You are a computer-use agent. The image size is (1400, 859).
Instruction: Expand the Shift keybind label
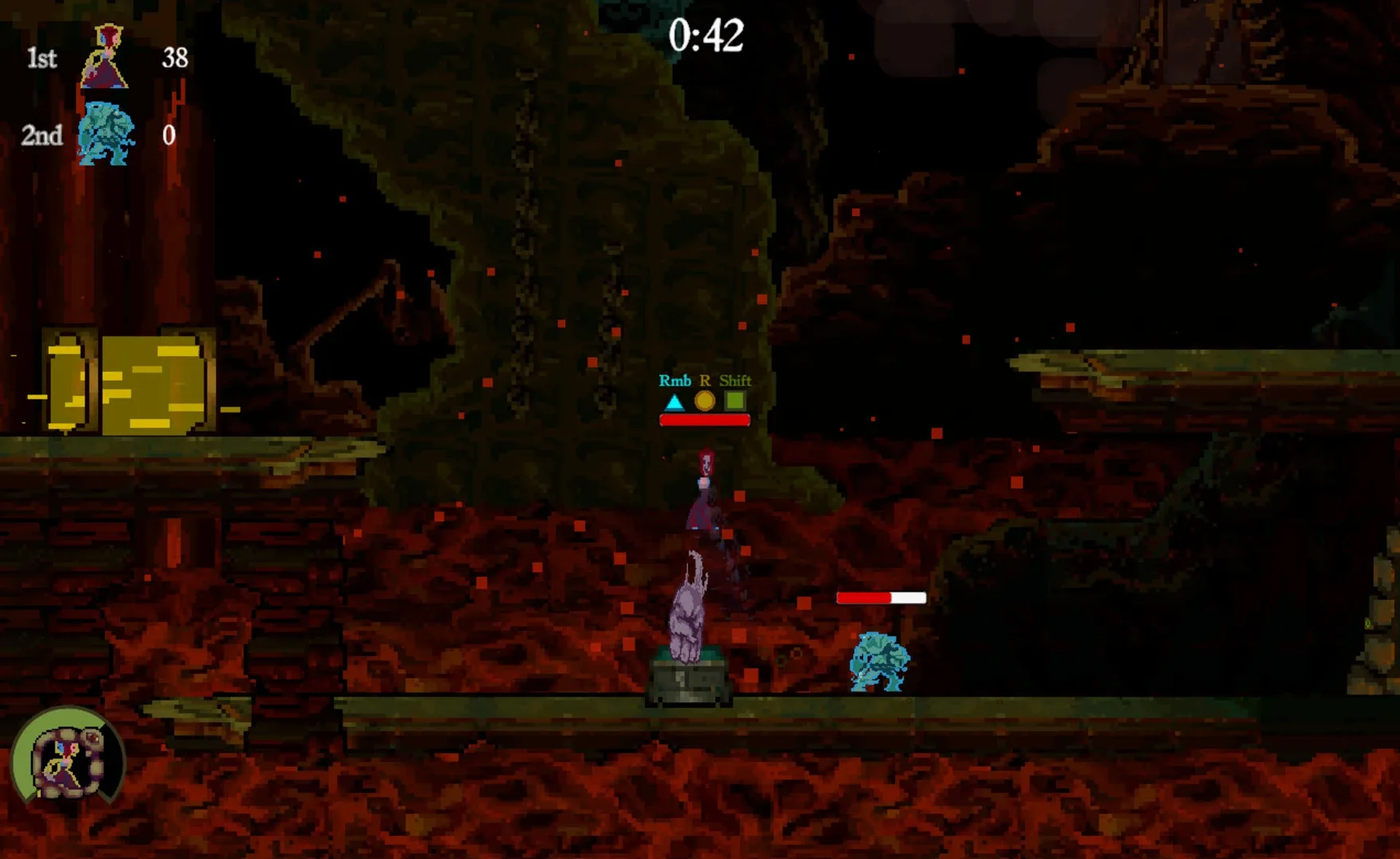coord(736,382)
